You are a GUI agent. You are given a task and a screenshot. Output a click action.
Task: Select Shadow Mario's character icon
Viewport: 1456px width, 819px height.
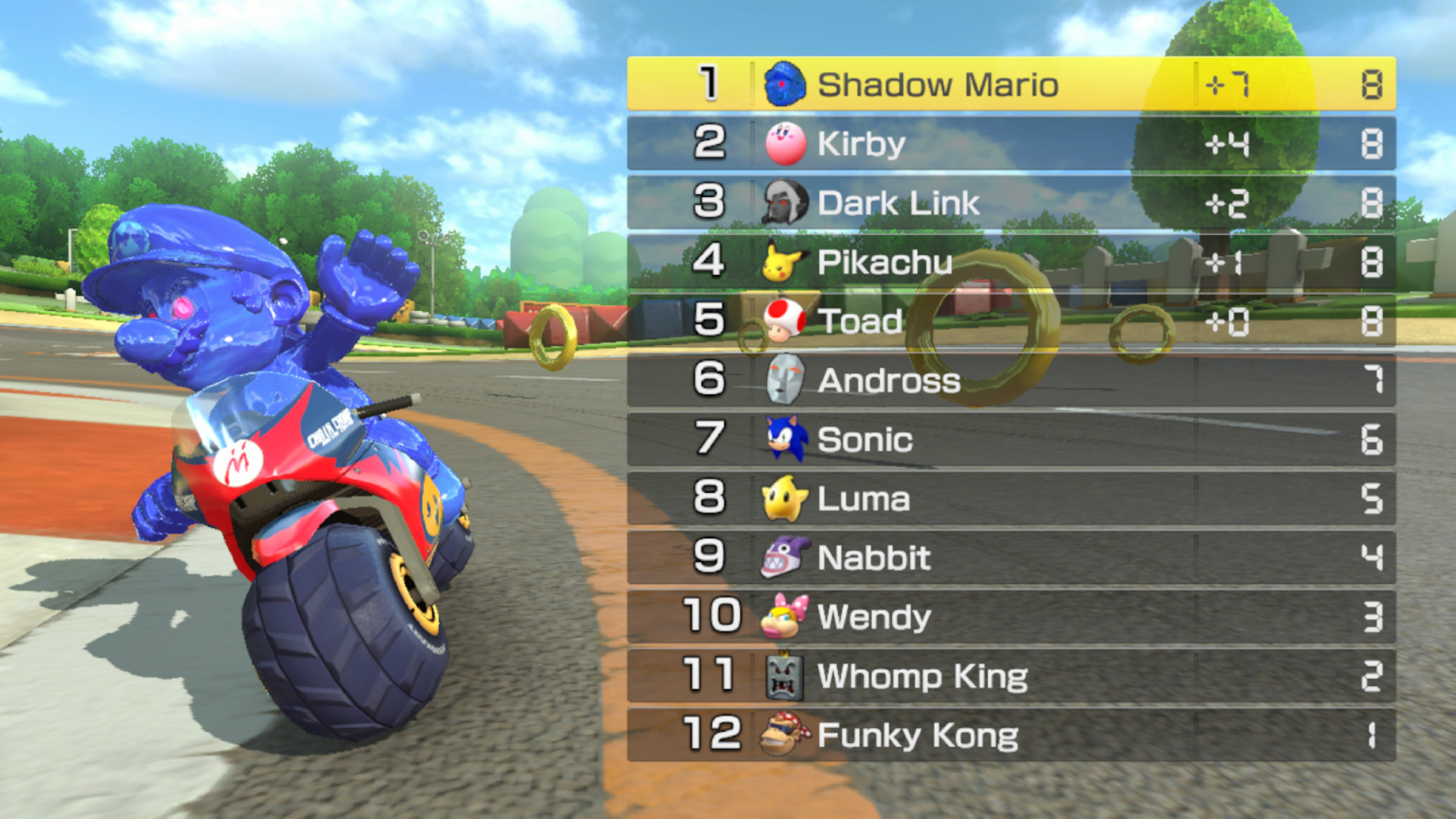[785, 83]
